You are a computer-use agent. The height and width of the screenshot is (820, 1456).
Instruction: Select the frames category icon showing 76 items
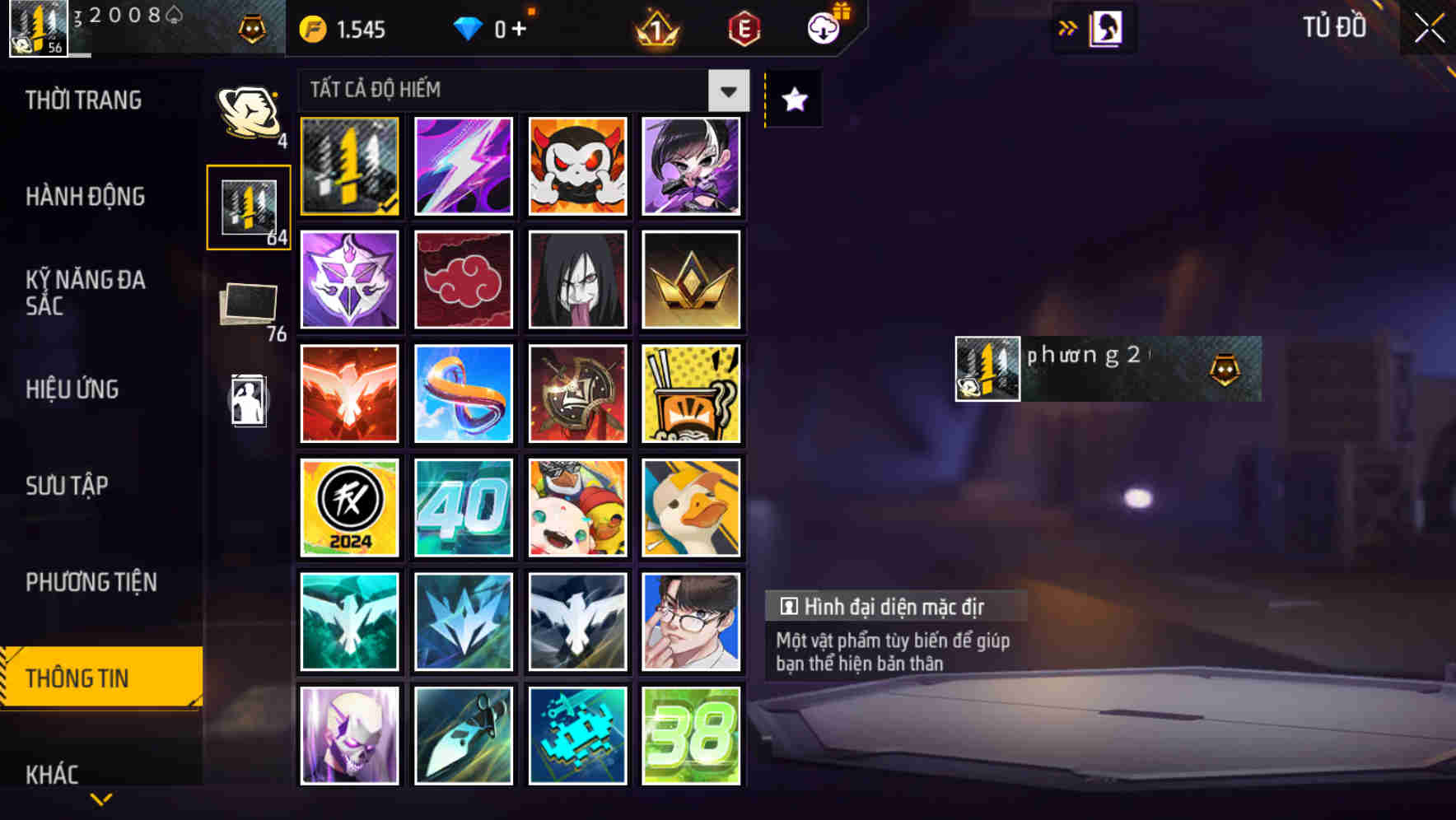point(248,305)
